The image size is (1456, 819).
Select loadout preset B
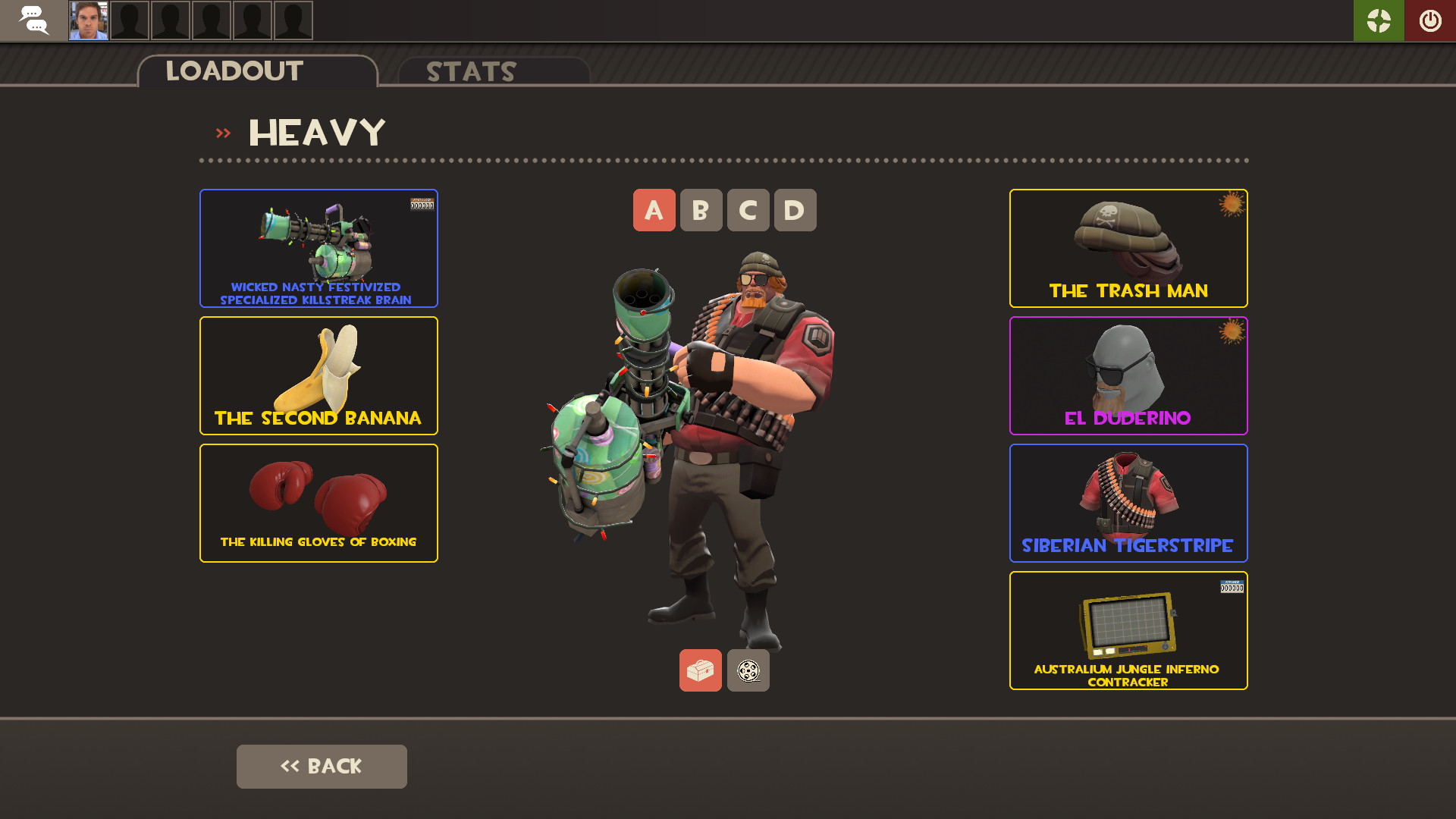(701, 210)
